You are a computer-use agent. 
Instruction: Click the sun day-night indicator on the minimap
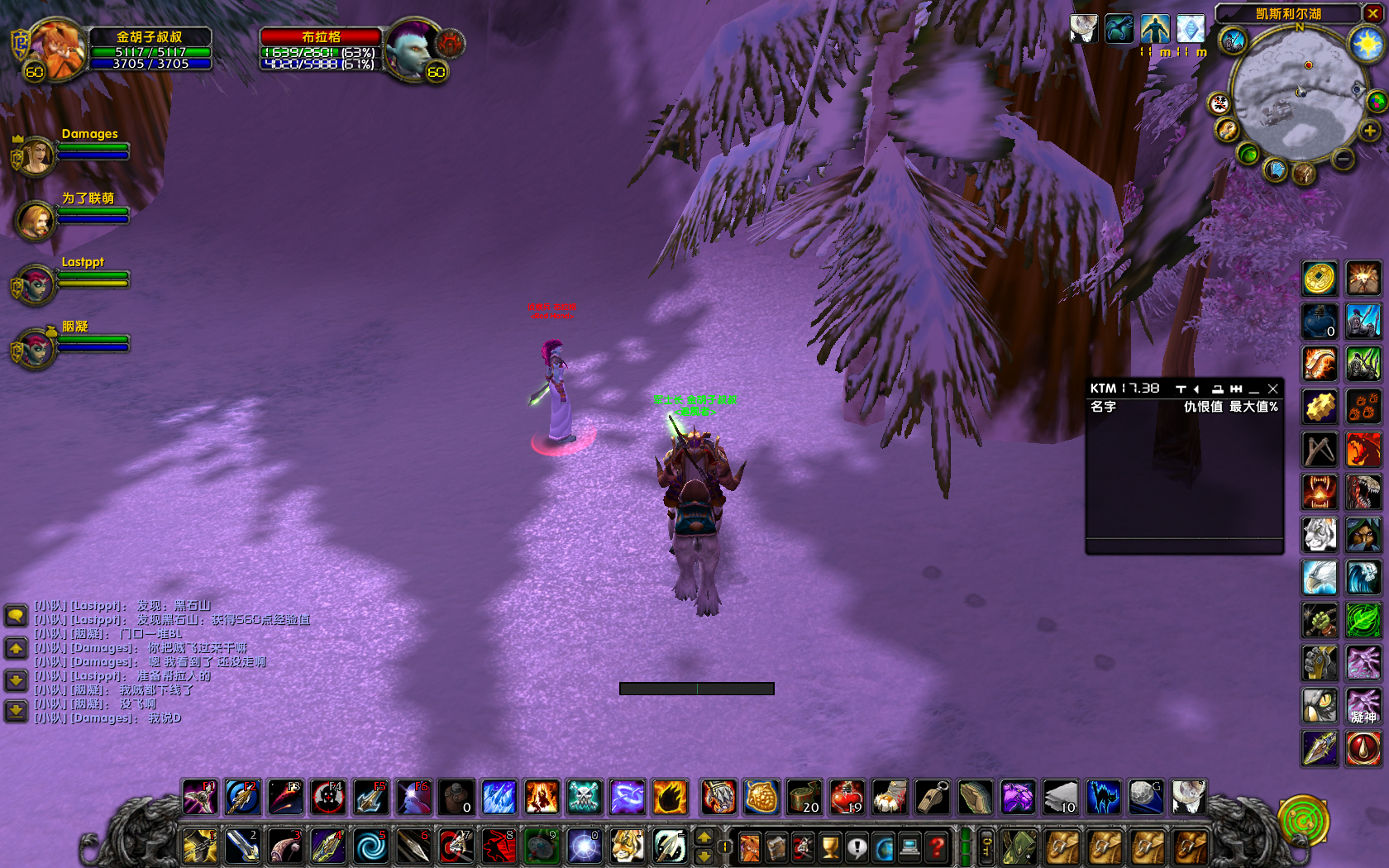1368,43
